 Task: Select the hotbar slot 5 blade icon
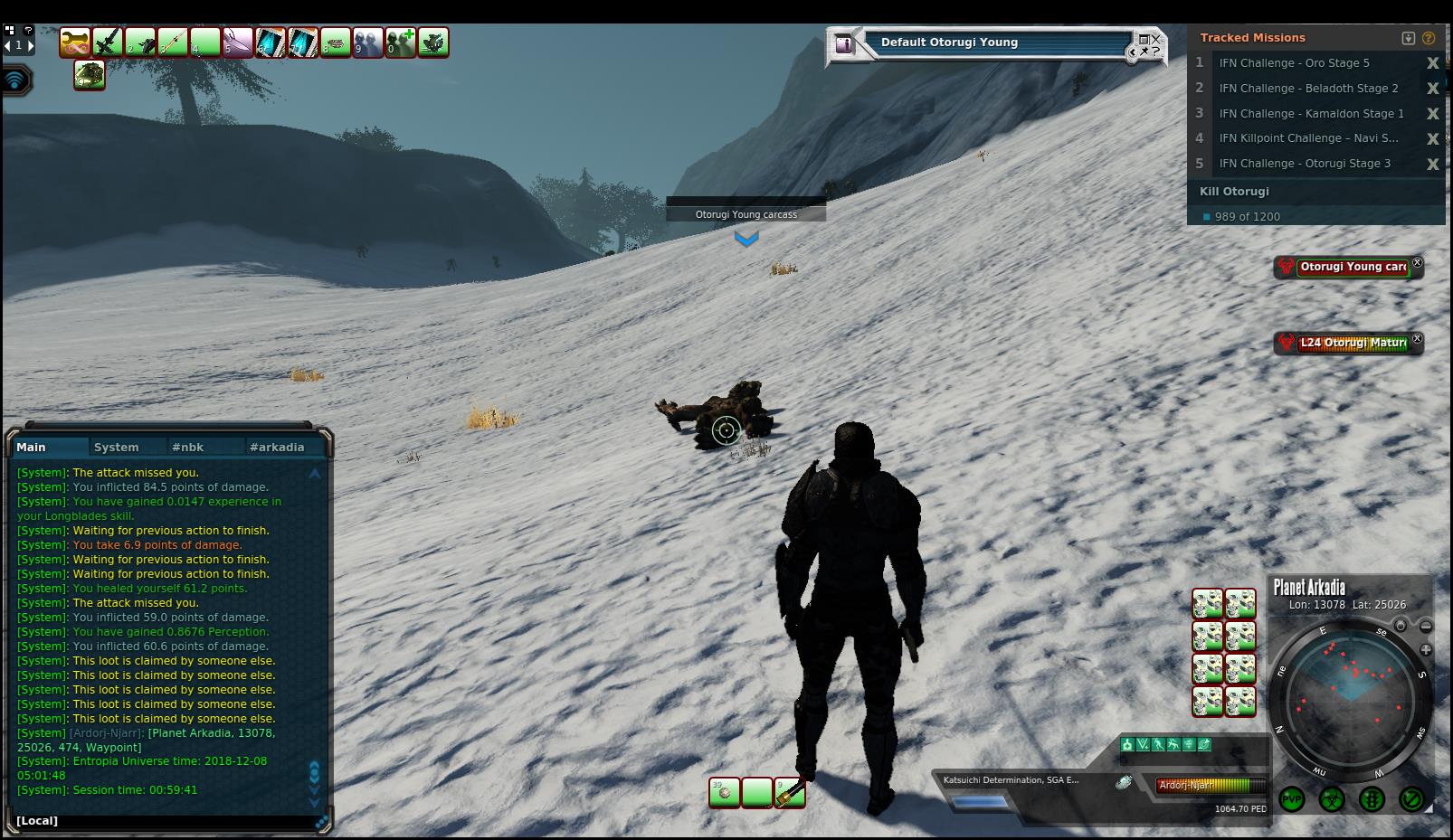238,42
